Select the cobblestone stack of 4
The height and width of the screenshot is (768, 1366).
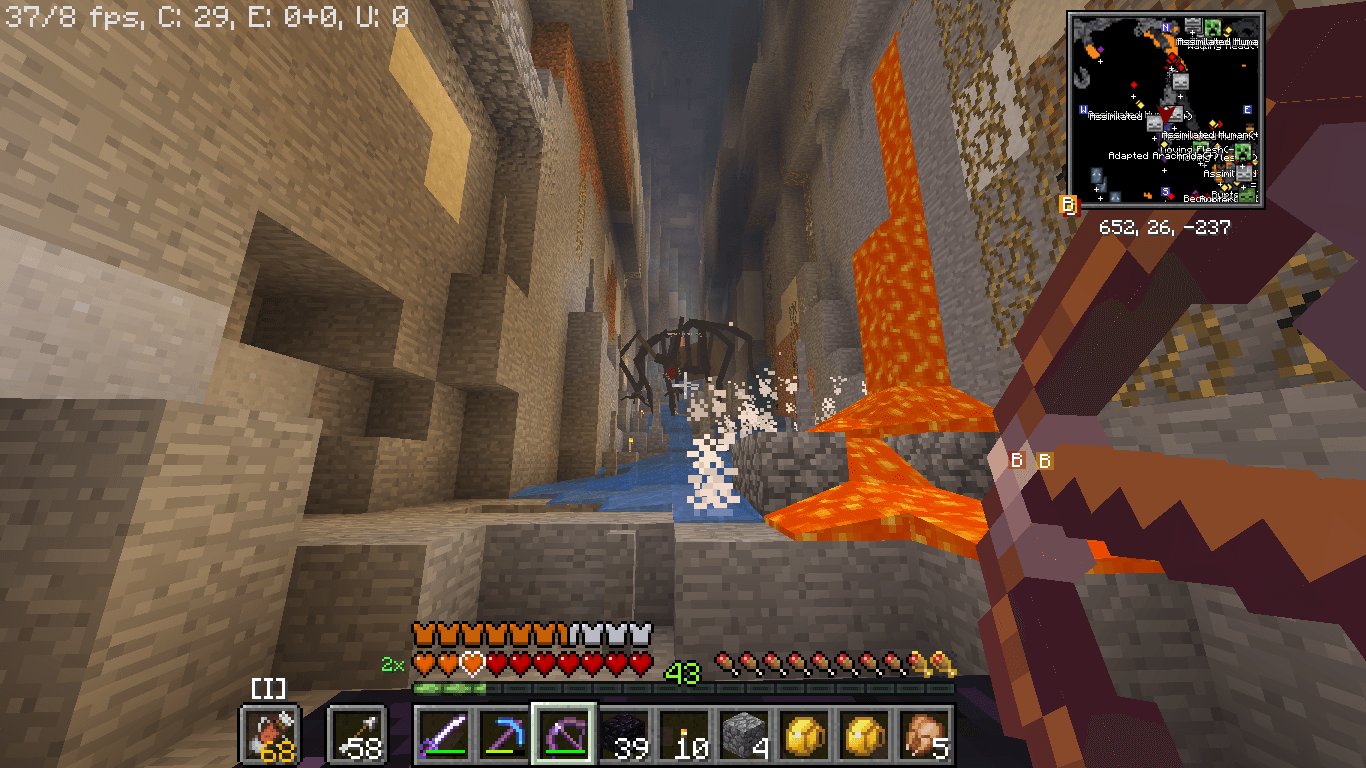tap(747, 735)
